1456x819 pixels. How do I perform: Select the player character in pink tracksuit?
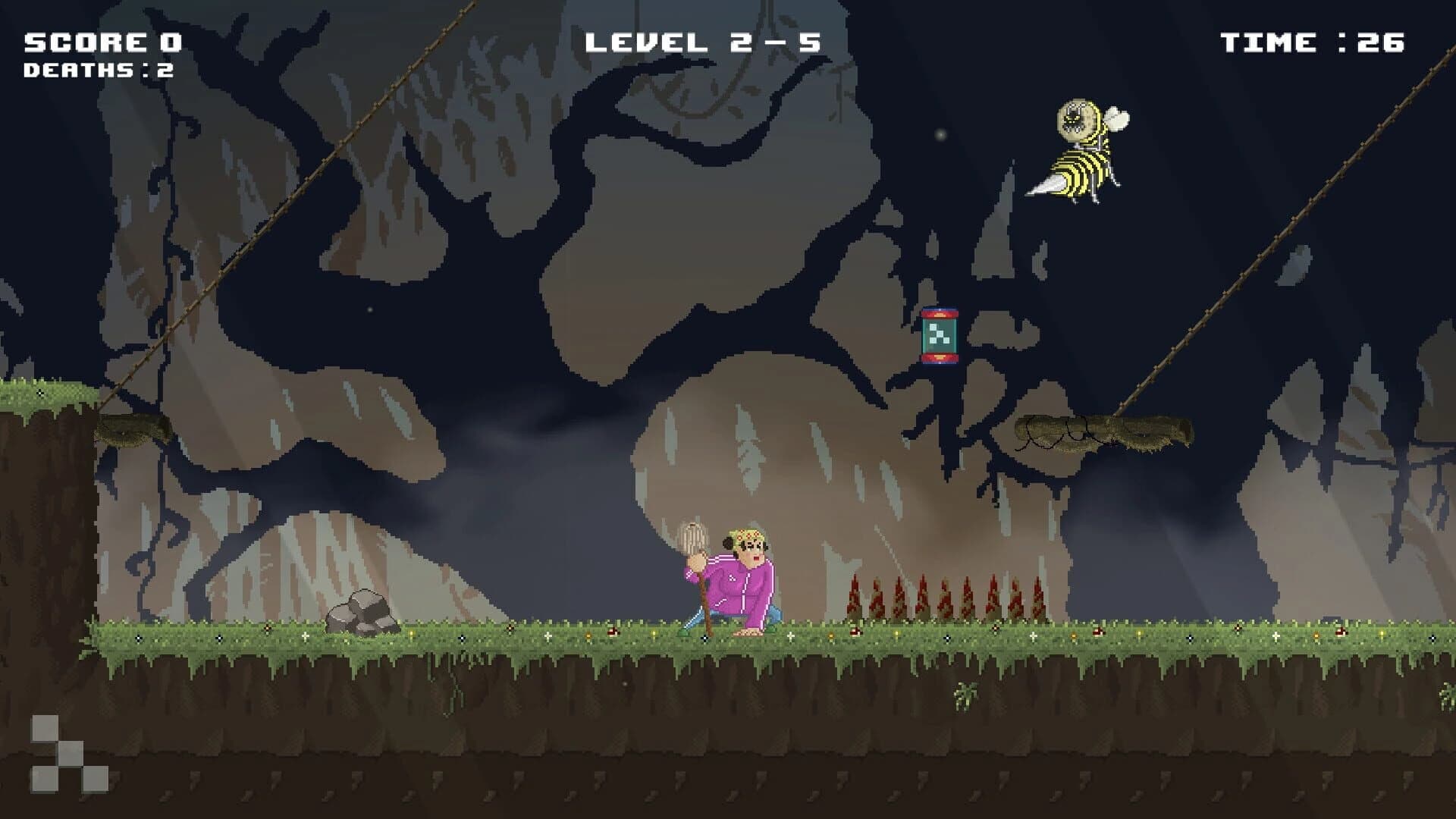point(743,584)
